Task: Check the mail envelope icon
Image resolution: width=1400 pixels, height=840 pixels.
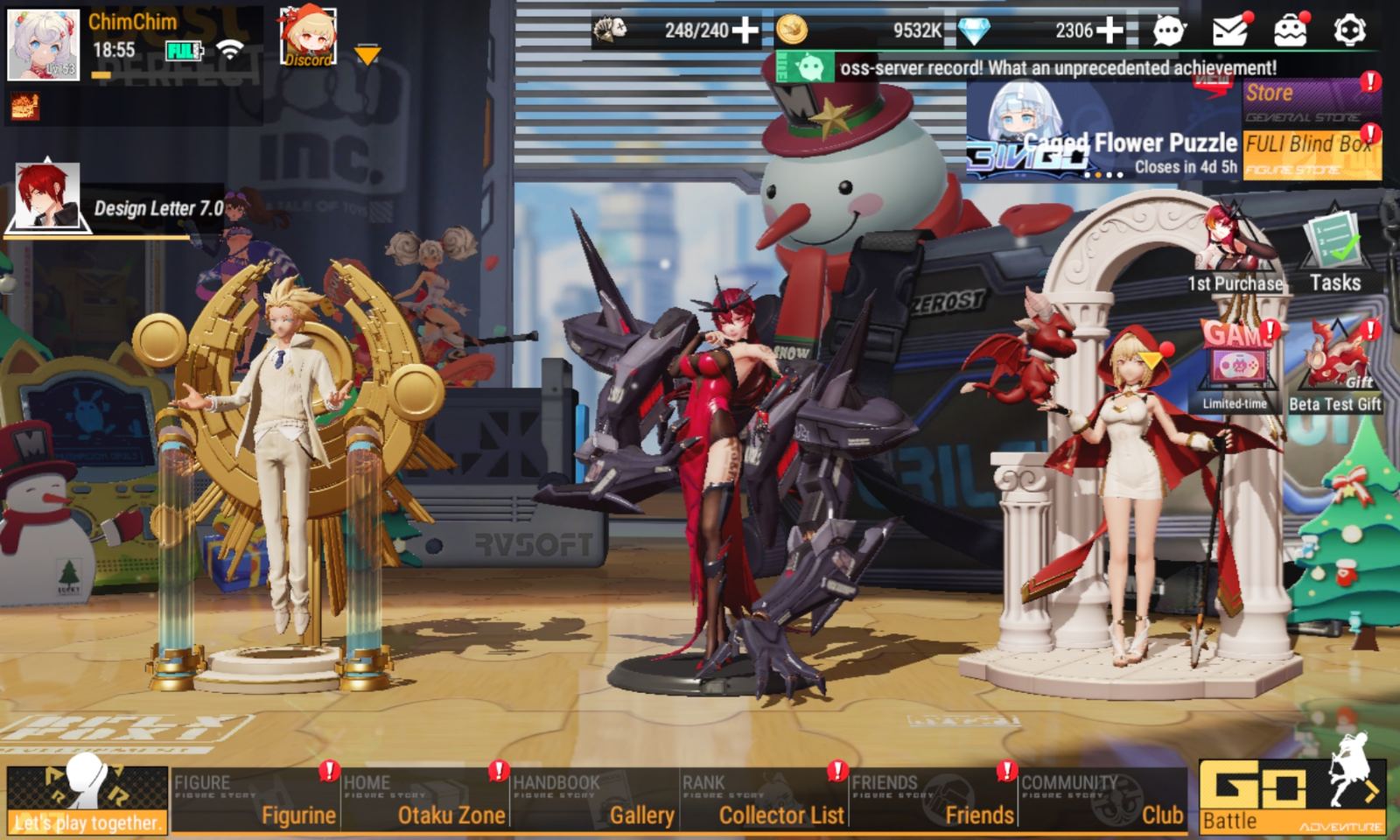Action: pos(1229,31)
